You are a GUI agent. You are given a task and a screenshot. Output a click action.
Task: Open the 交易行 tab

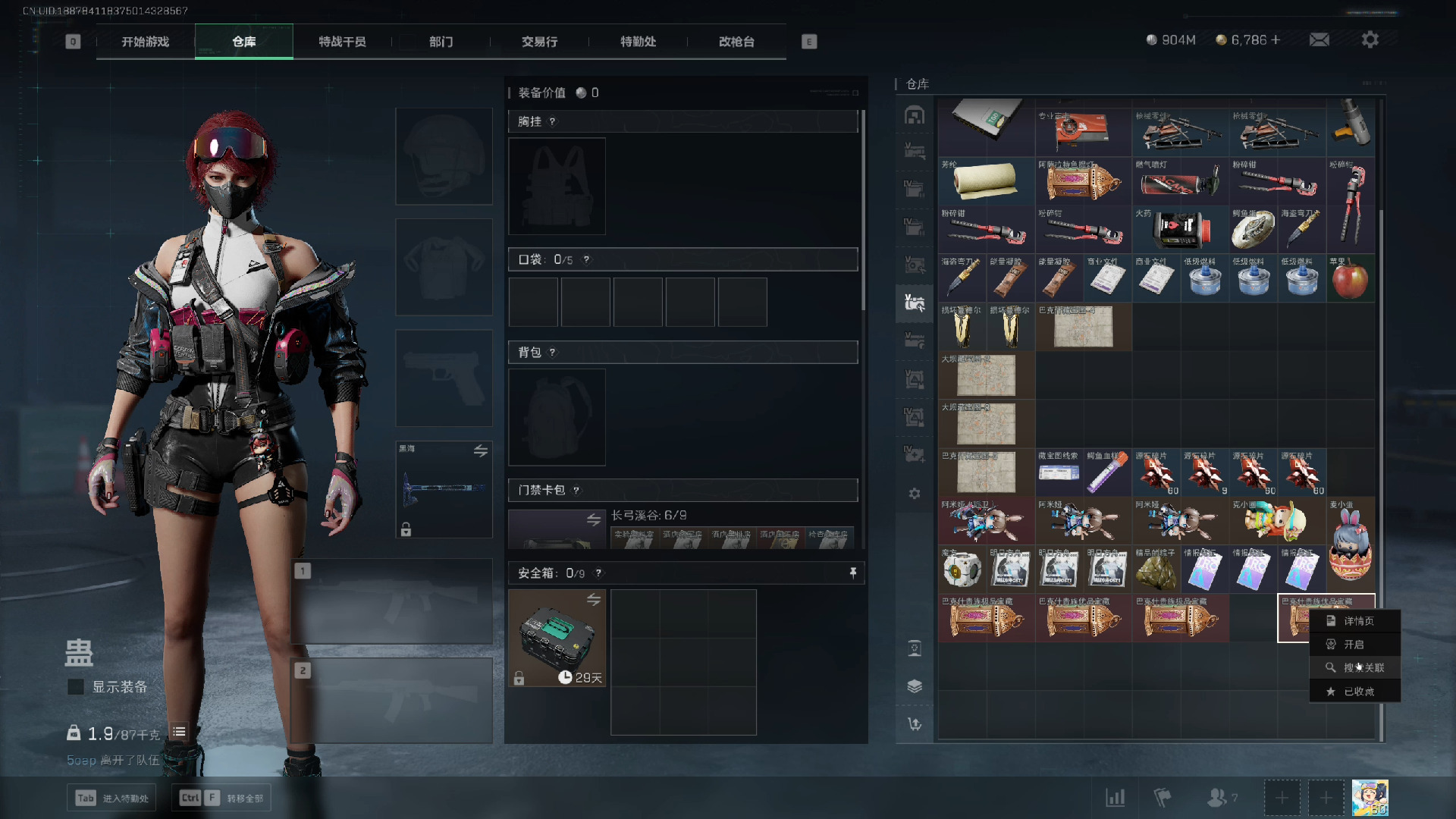pyautogui.click(x=539, y=42)
